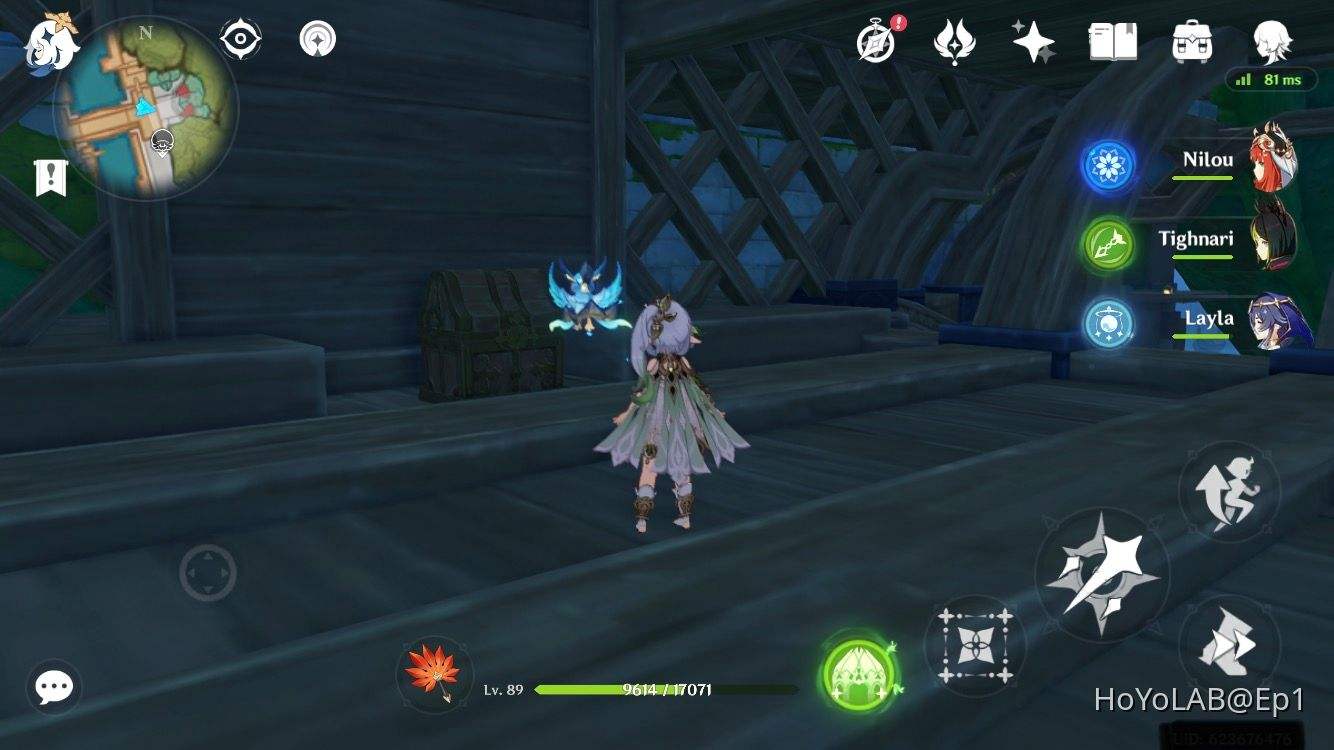Screen dimensions: 1334x750
Task: Open the Battle Pass wings icon
Action: tap(953, 42)
